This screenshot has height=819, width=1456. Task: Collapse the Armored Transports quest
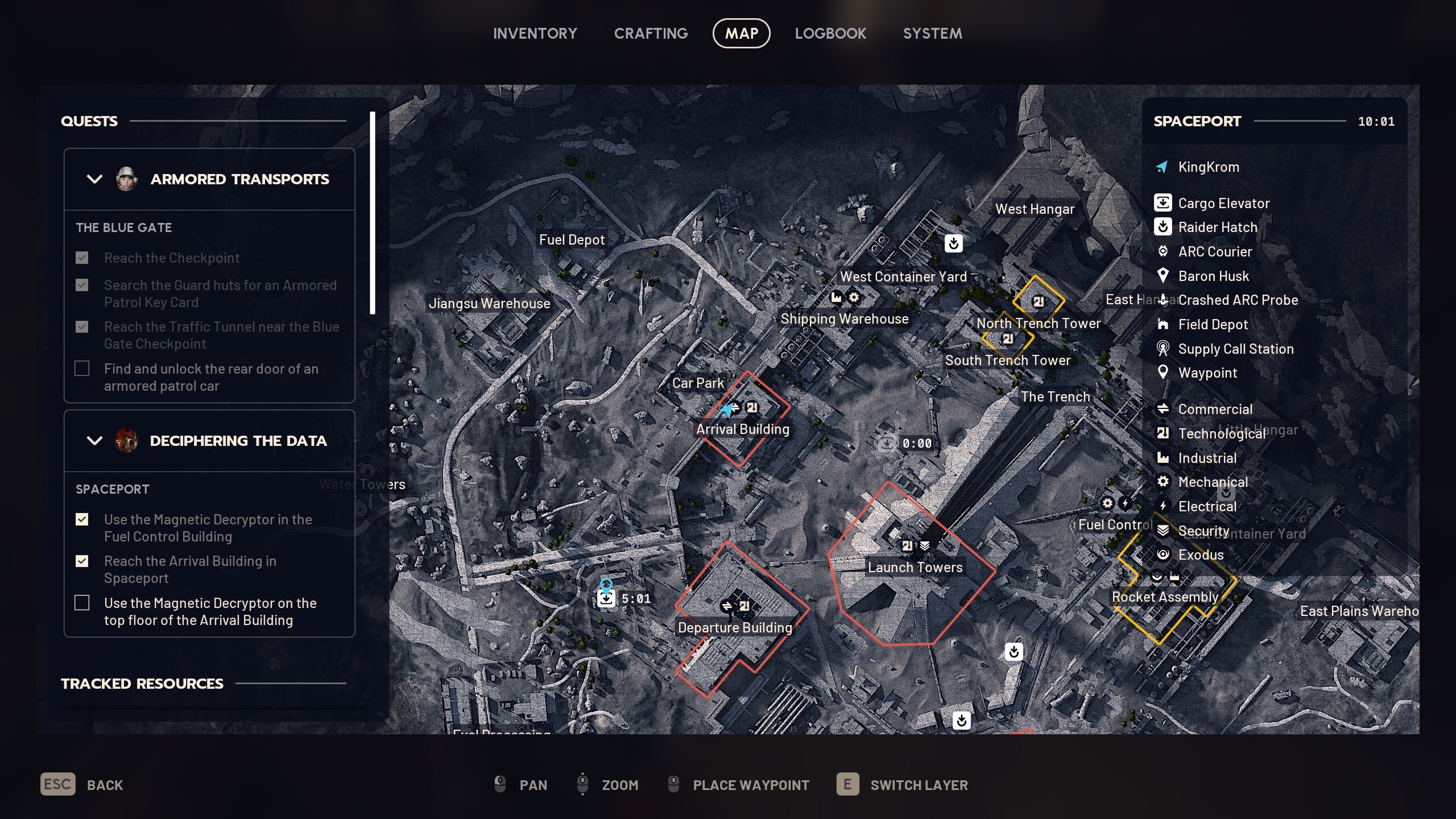click(x=94, y=179)
